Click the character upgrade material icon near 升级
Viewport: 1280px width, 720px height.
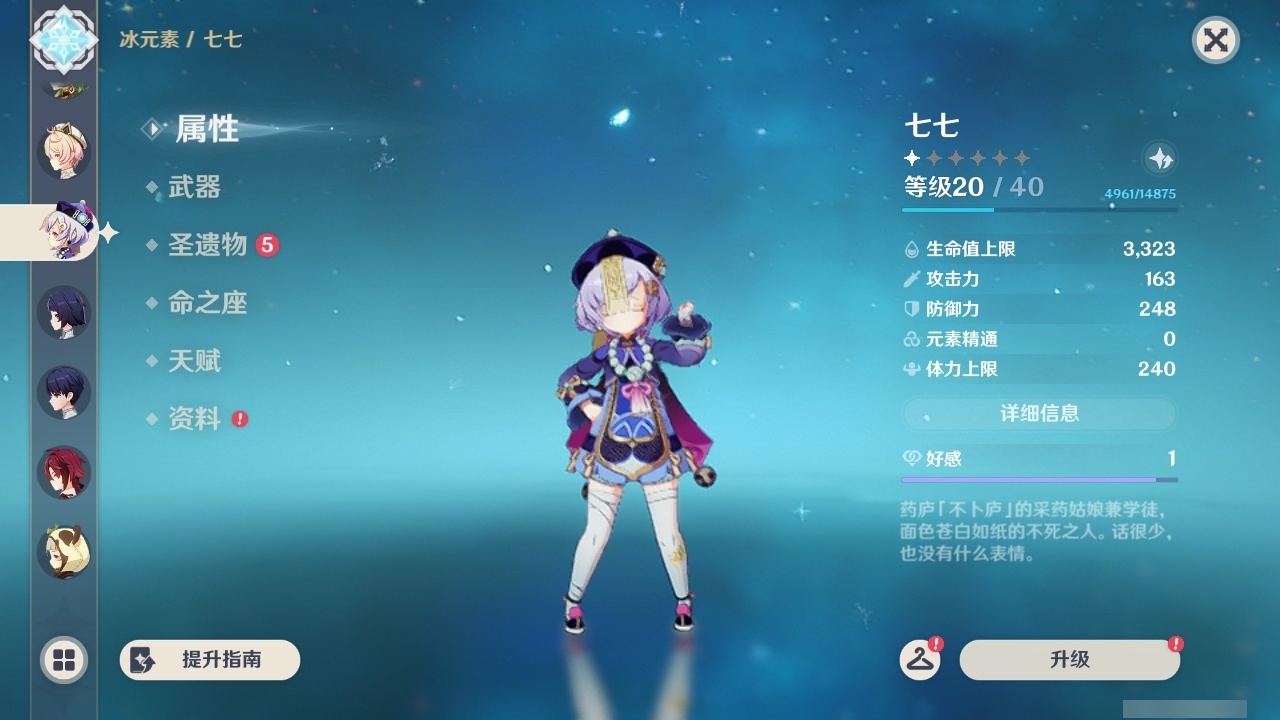[922, 660]
